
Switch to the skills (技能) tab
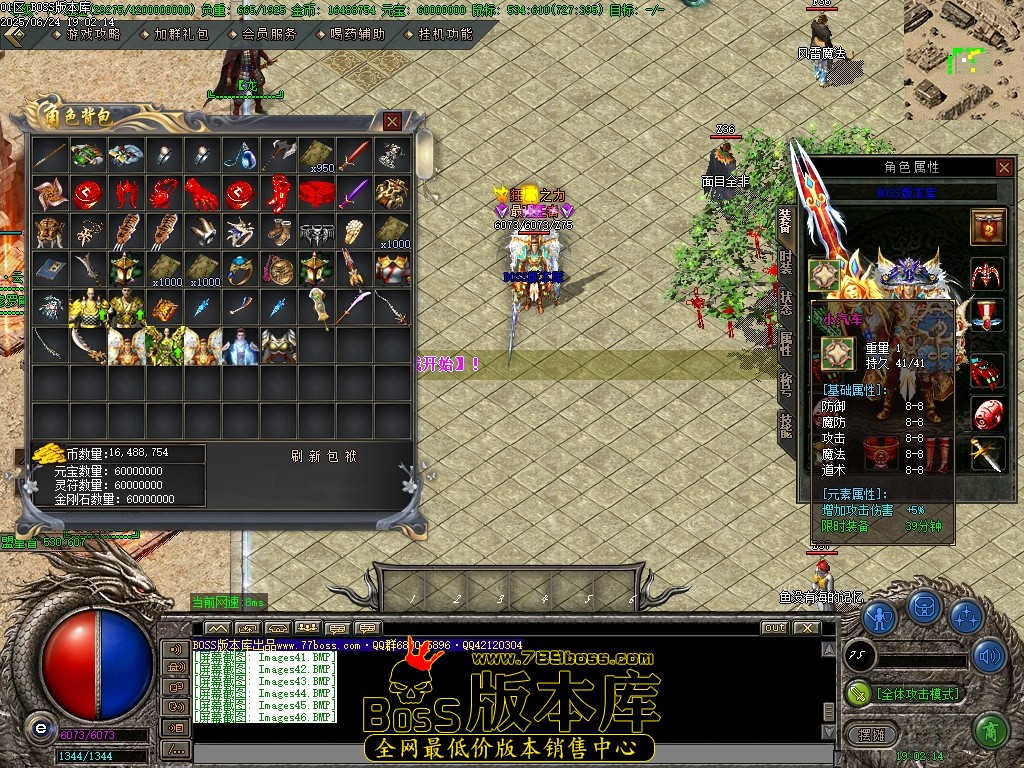coord(786,427)
